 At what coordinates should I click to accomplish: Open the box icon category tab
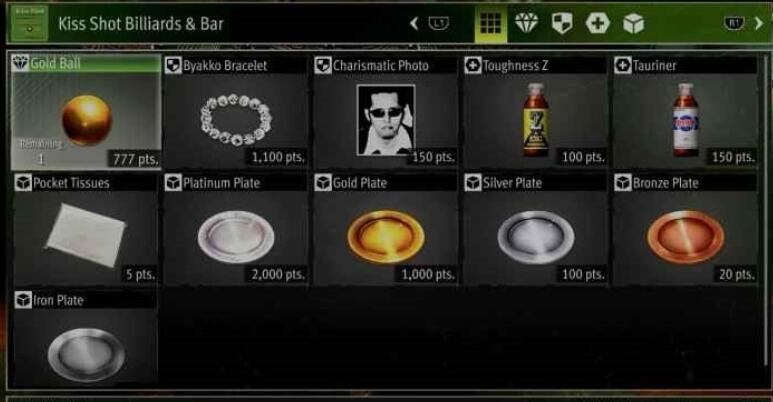click(633, 24)
